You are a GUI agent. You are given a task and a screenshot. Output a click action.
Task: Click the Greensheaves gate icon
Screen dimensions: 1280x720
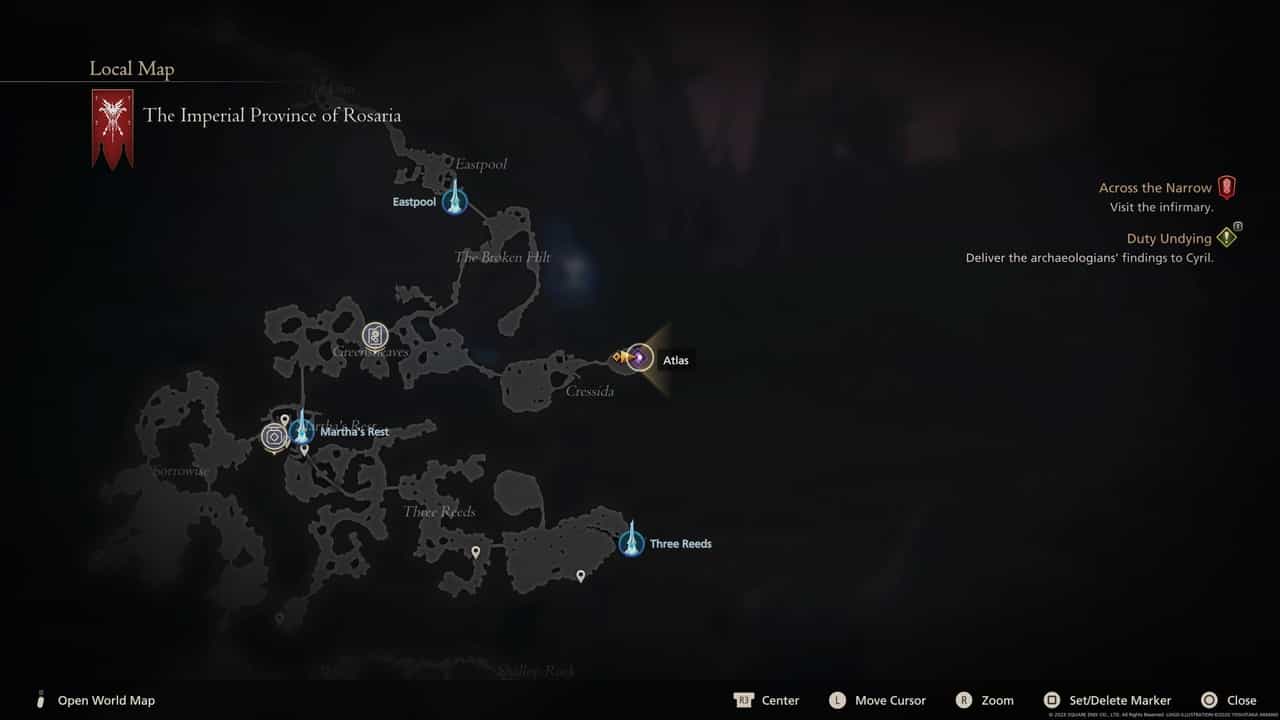(375, 336)
